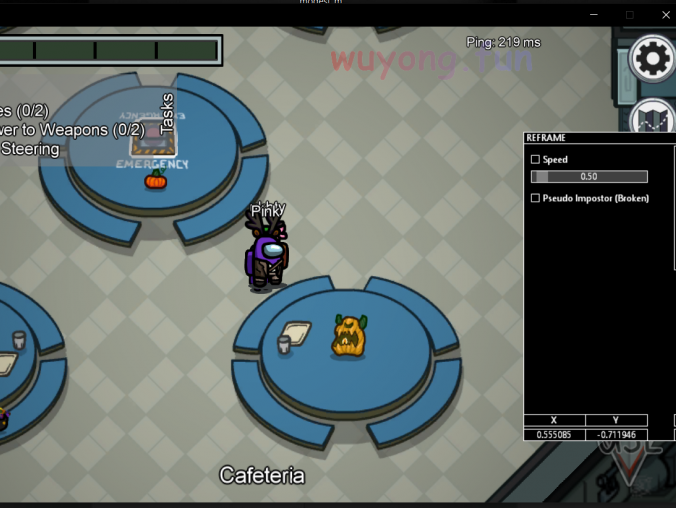
Task: Close the game window
Action: pyautogui.click(x=666, y=14)
